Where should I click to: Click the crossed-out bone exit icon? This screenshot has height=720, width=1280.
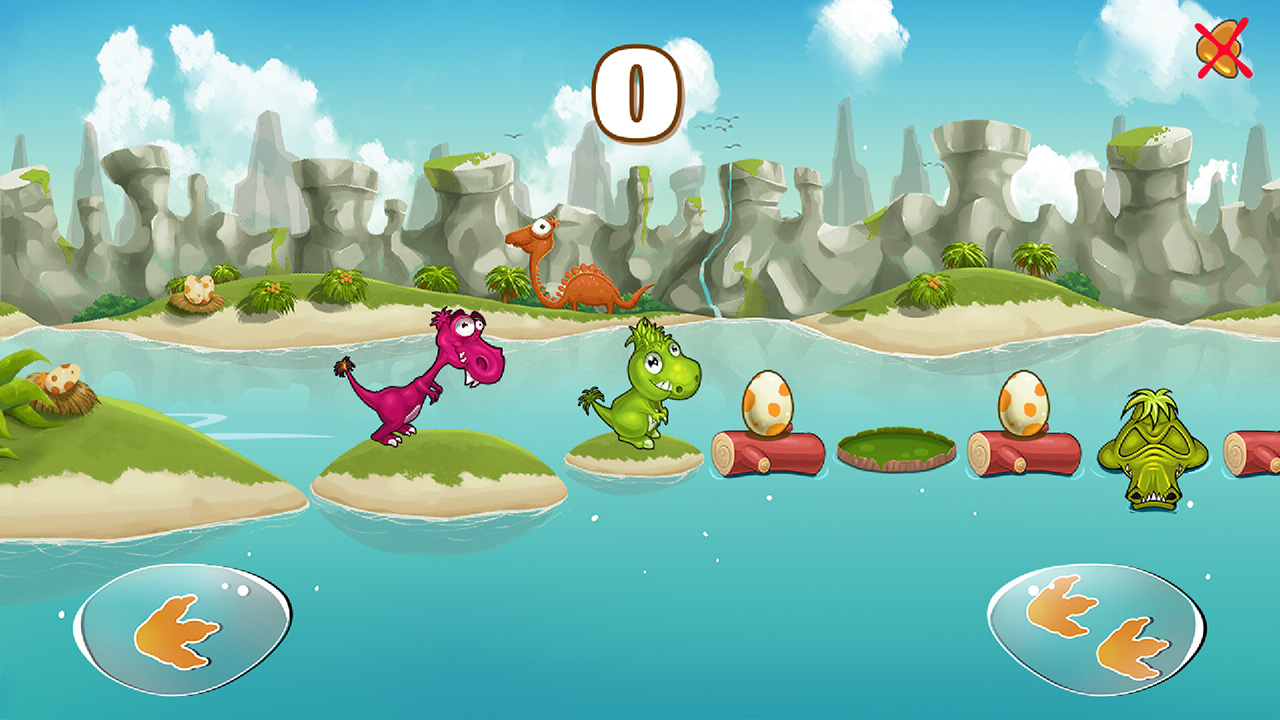click(1222, 47)
